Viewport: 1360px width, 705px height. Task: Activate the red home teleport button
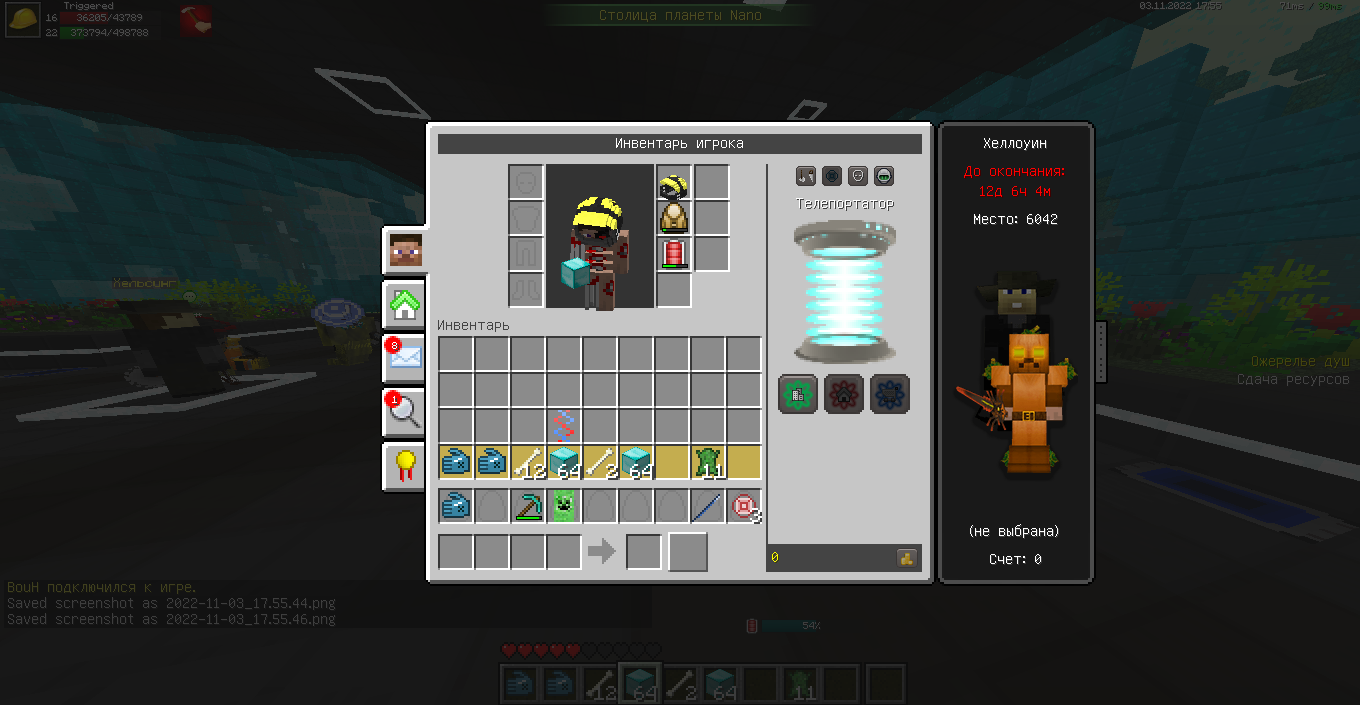point(844,394)
